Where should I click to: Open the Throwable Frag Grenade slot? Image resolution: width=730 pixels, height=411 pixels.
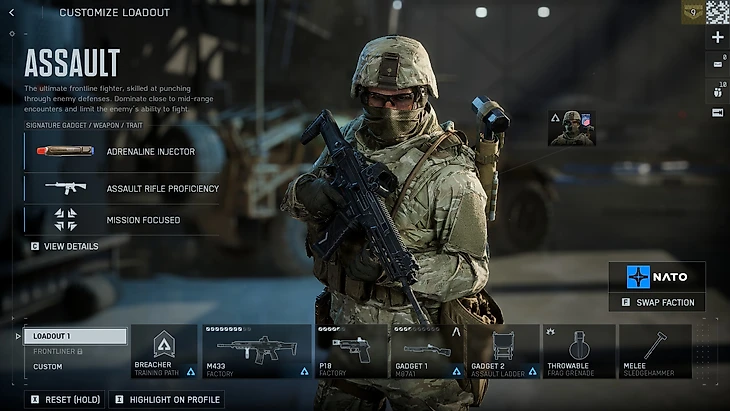click(x=579, y=351)
